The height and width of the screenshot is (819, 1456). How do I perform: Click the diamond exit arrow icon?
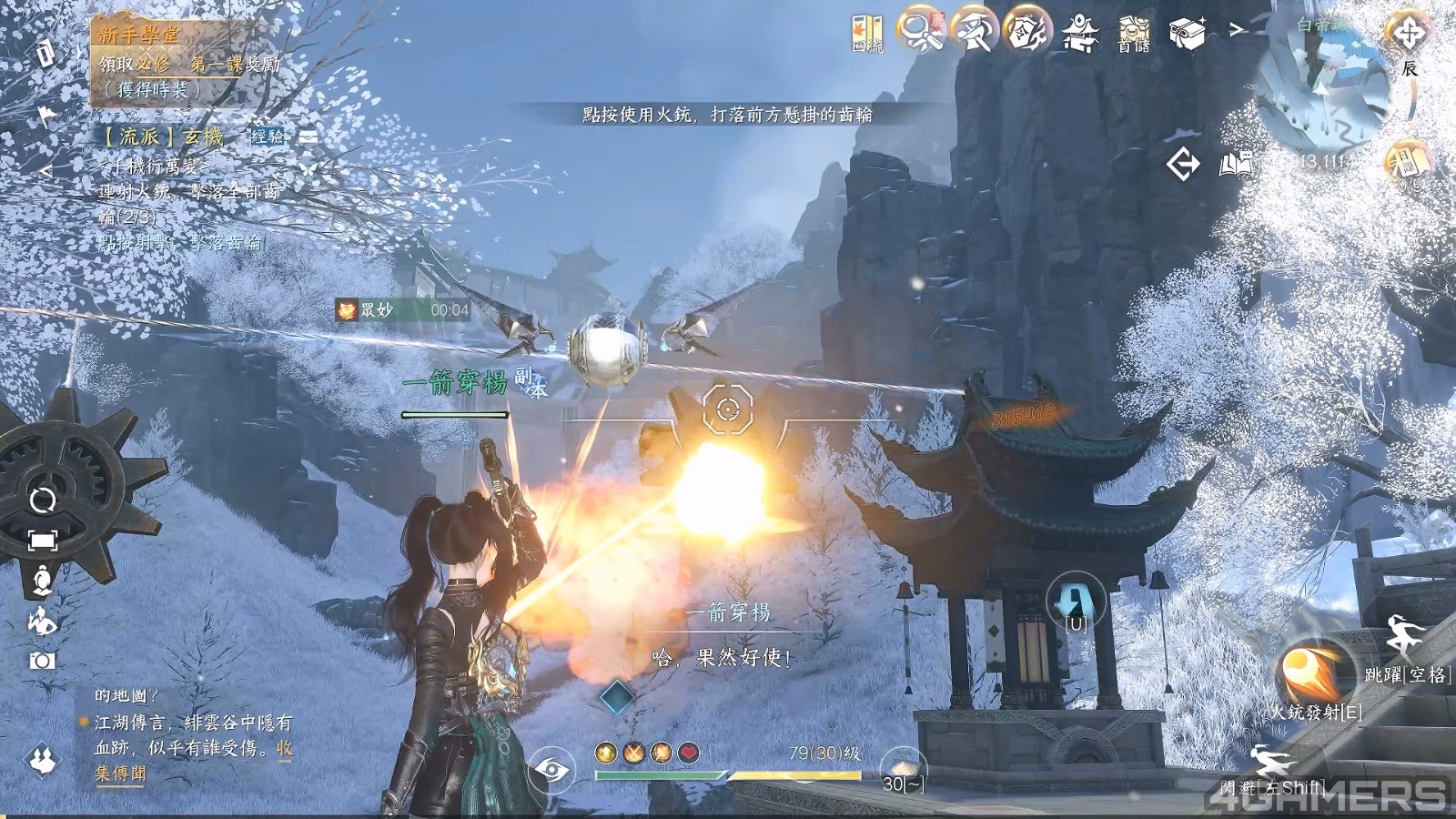tap(1183, 165)
